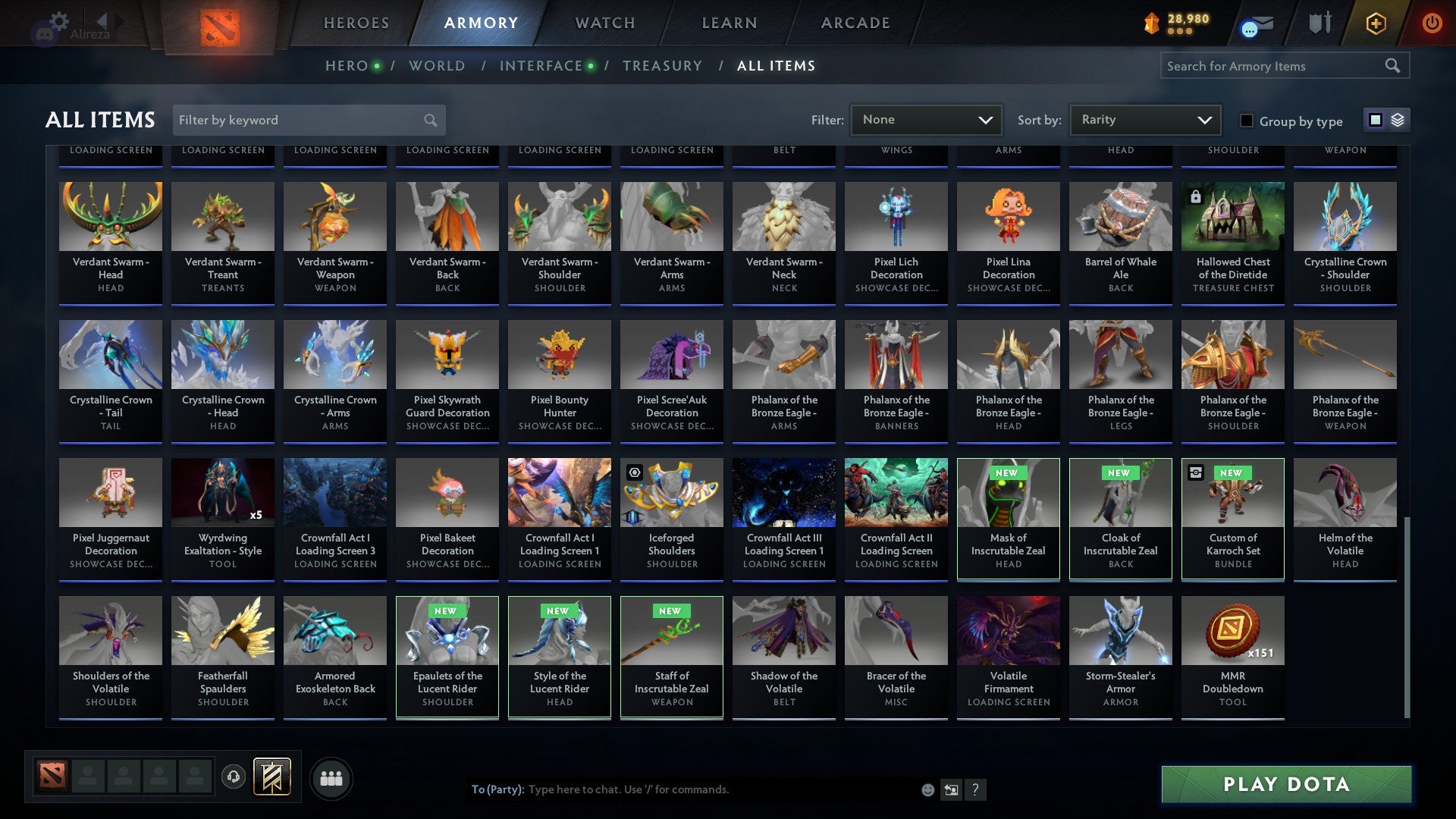Switch to the TREASURY tab
The image size is (1456, 819).
(x=662, y=66)
